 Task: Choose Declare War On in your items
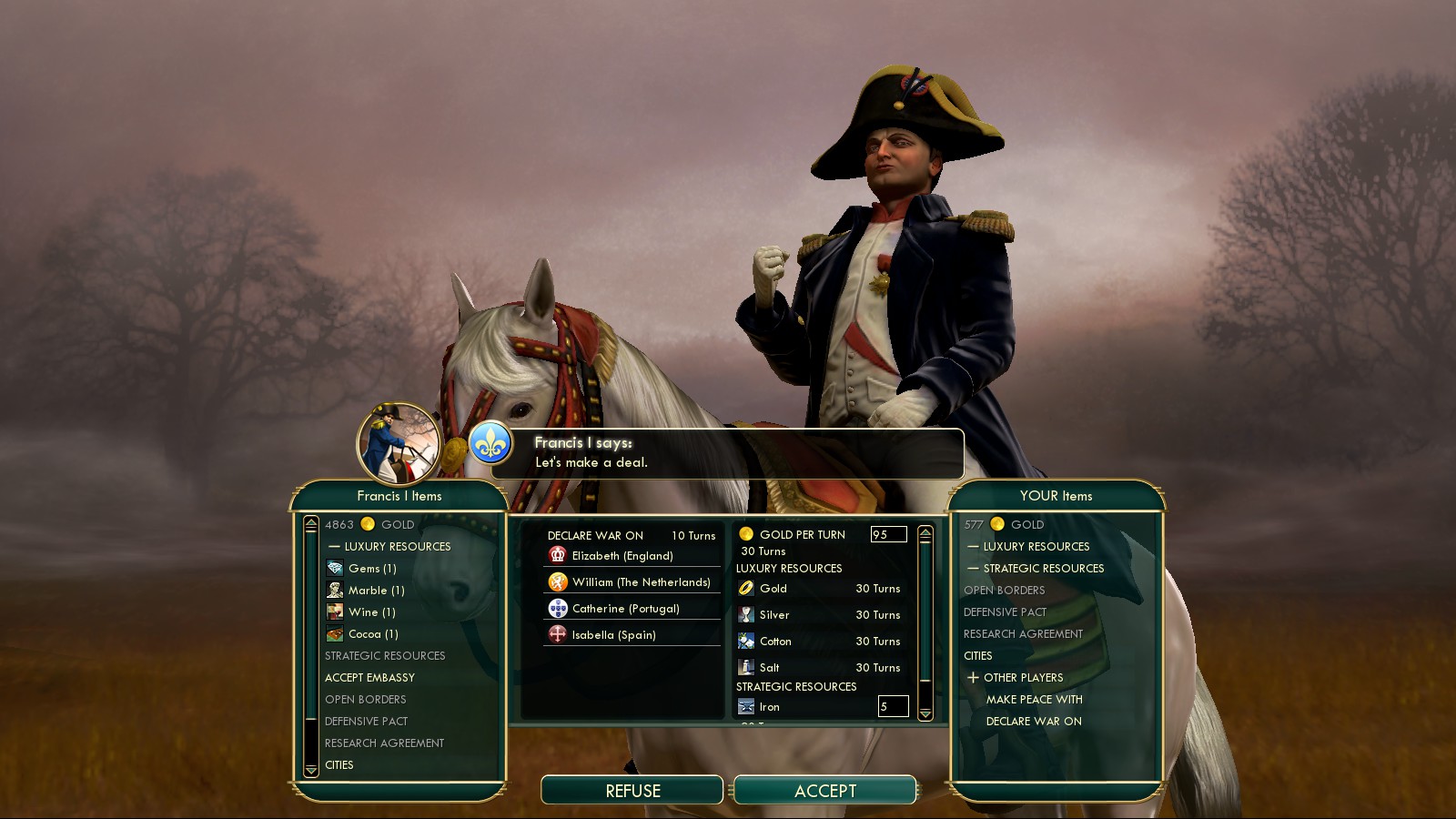pyautogui.click(x=1034, y=722)
